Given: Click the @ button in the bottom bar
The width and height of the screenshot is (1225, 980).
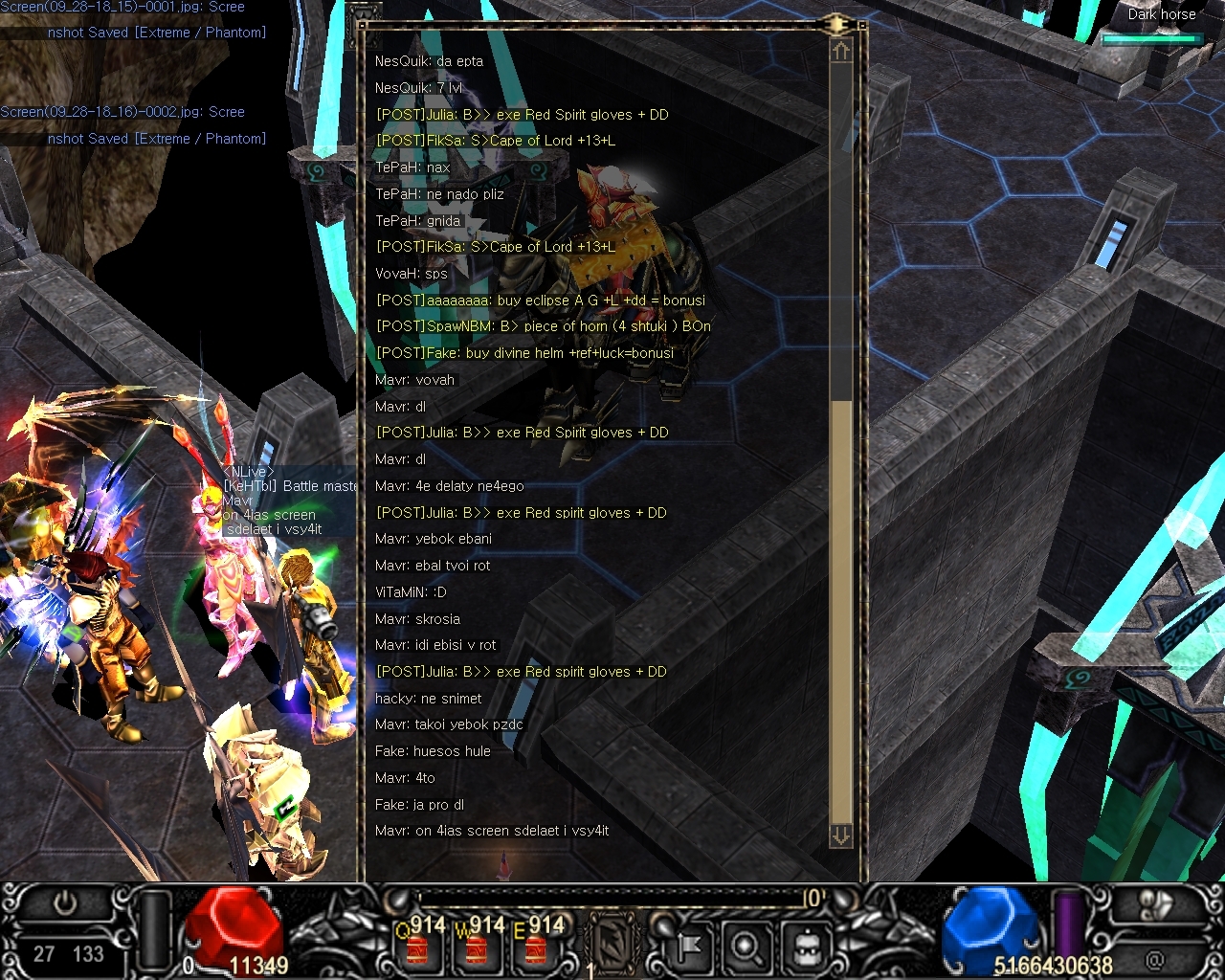Looking at the screenshot, I should click(x=1155, y=958).
